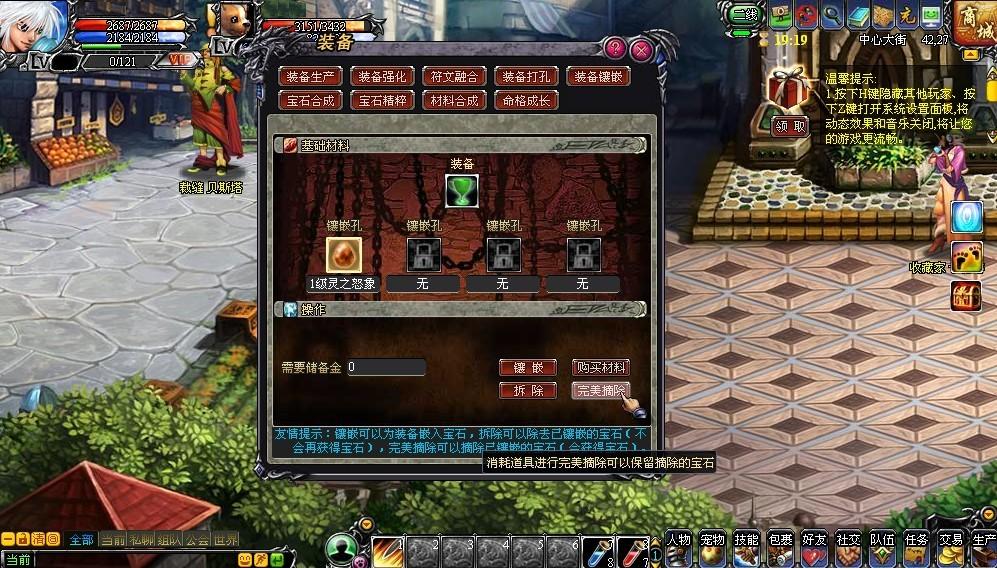Switch to the 装备强化 tab
Image resolution: width=997 pixels, height=568 pixels.
point(383,76)
